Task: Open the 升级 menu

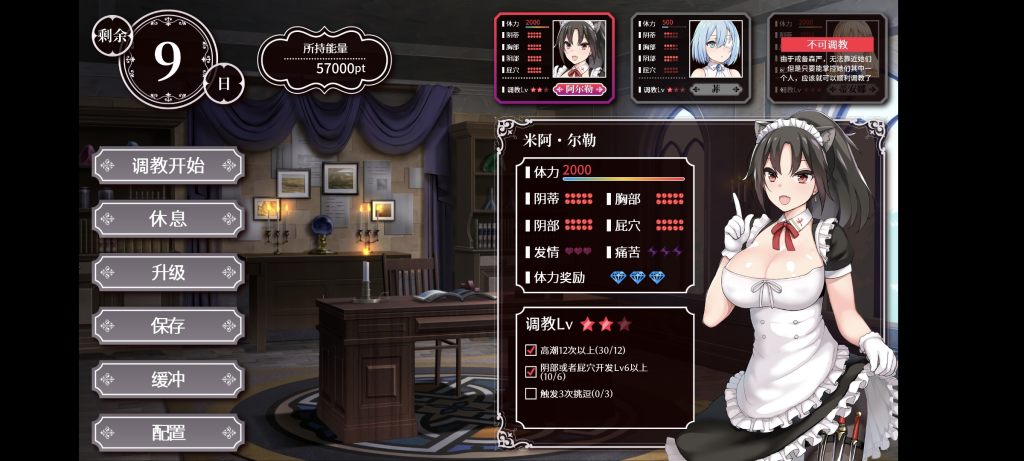Action: [168, 272]
